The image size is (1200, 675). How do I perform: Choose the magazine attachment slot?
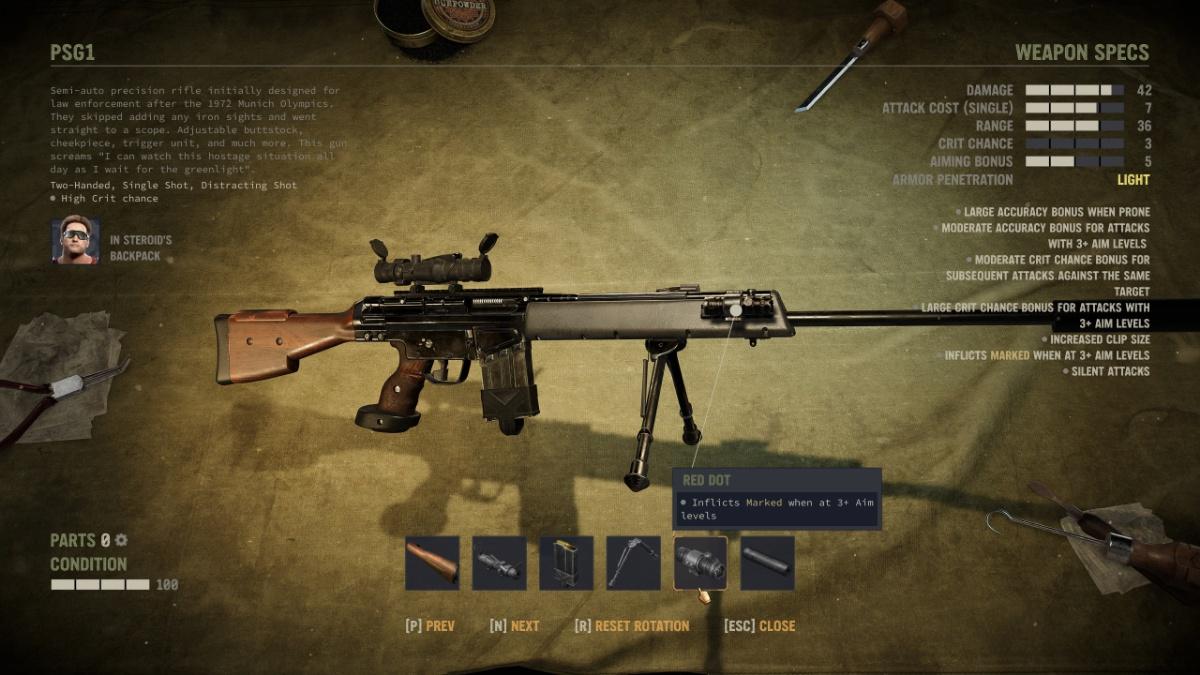(x=566, y=563)
